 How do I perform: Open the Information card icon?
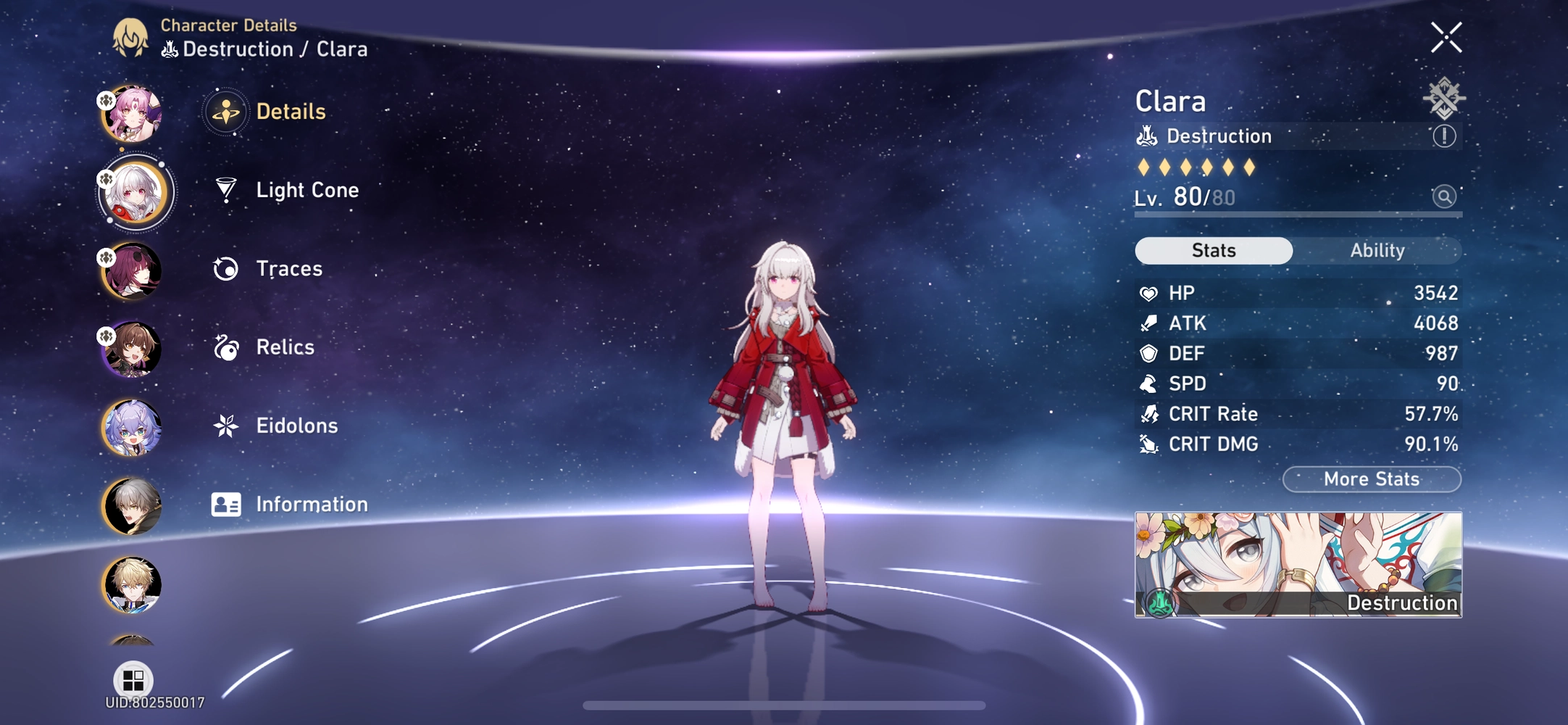coord(225,504)
